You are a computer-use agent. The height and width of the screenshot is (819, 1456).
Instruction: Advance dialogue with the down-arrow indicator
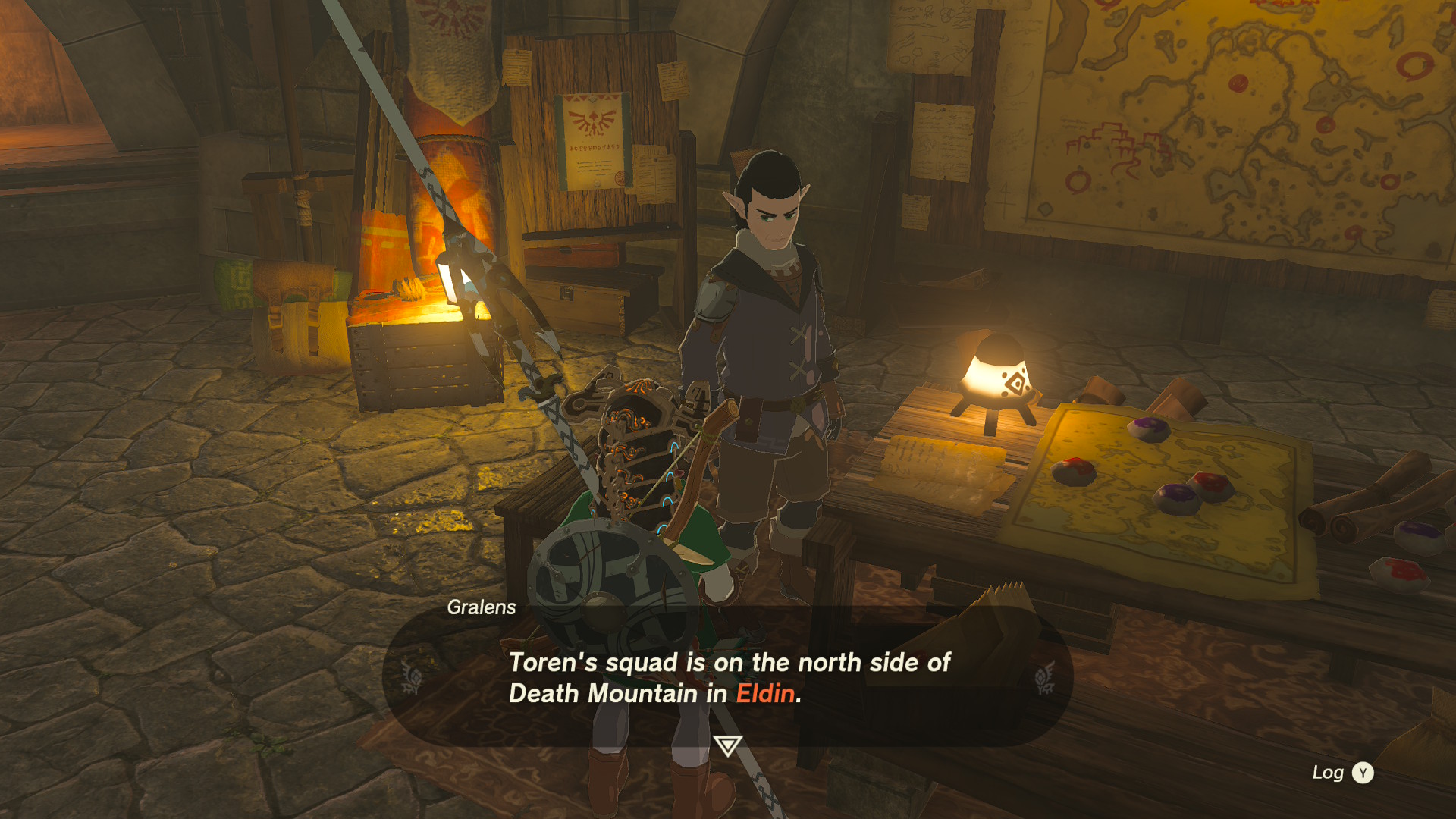coord(727,745)
